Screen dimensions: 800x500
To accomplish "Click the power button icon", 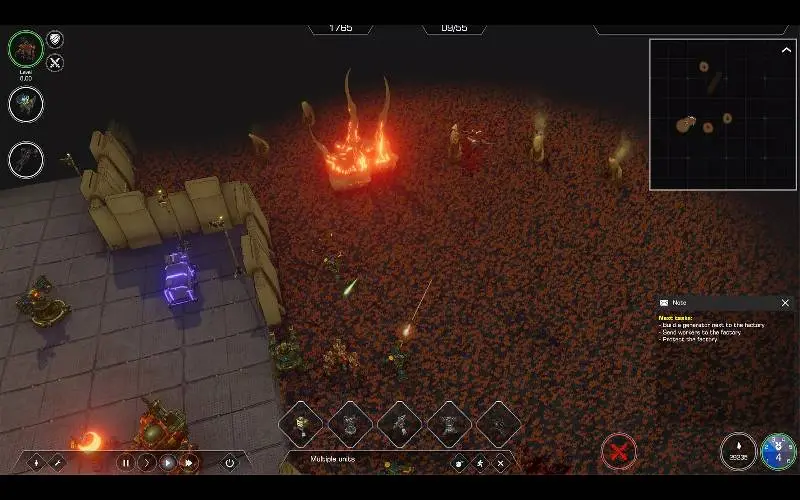I will tap(230, 463).
